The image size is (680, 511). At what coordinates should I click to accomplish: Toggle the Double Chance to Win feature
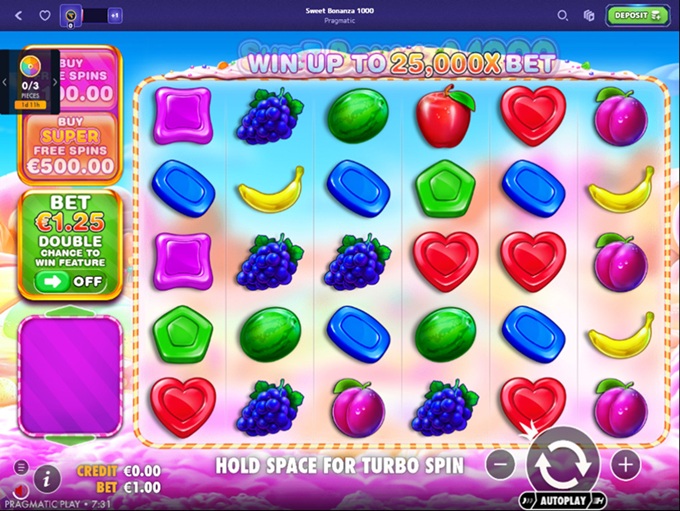pyautogui.click(x=69, y=282)
